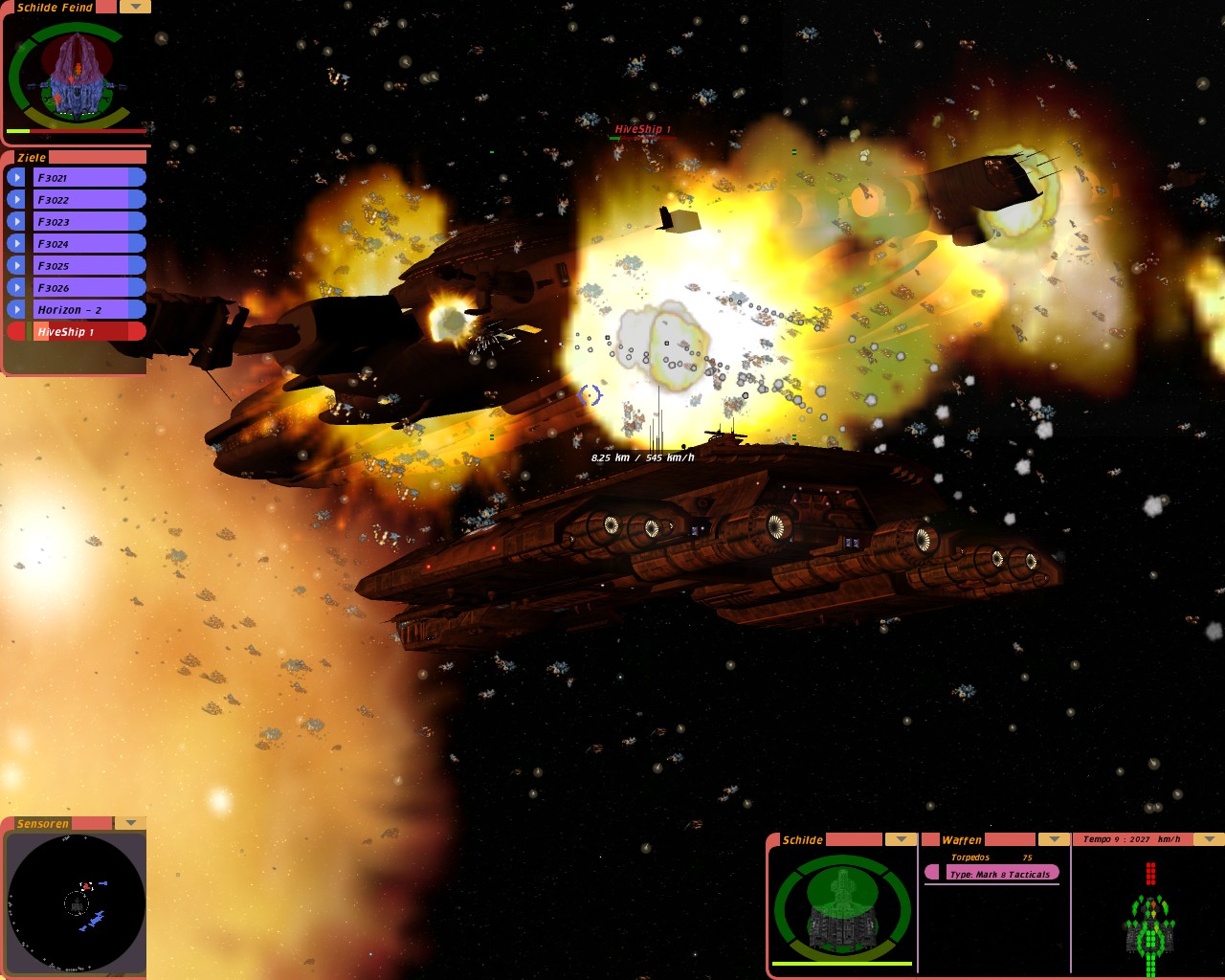This screenshot has width=1225, height=980.
Task: Change torpedo type Mark 8 Tacticals
Action: coord(999,874)
